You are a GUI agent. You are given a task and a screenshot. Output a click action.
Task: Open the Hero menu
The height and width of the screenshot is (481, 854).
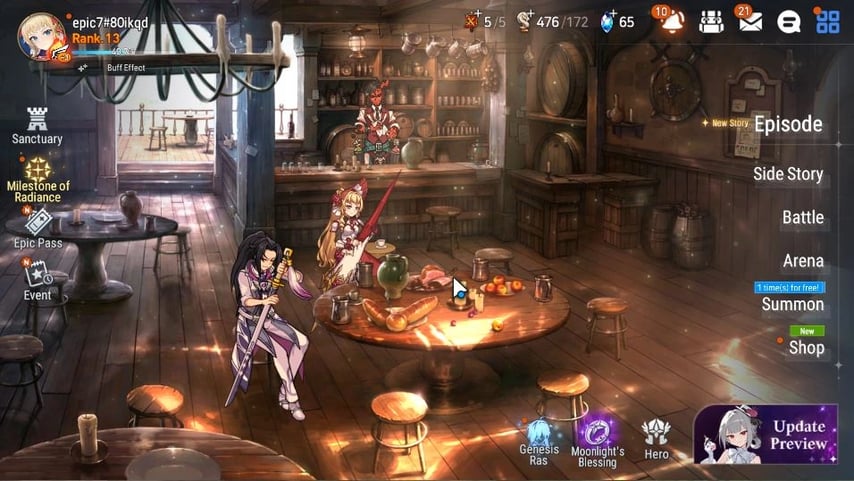pos(656,438)
